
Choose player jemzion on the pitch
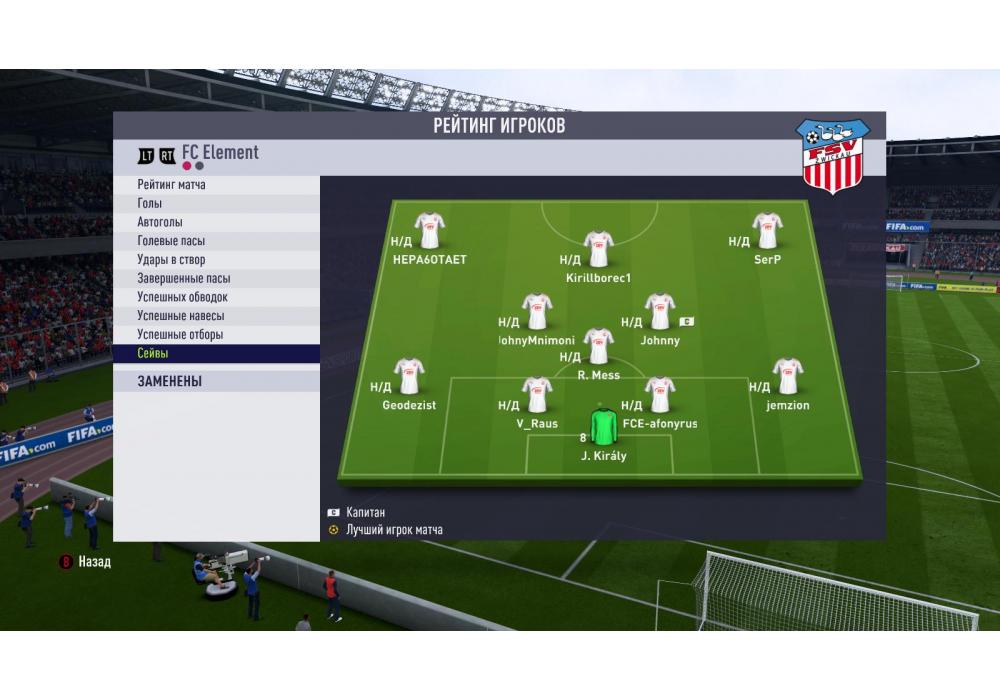pyautogui.click(x=787, y=377)
